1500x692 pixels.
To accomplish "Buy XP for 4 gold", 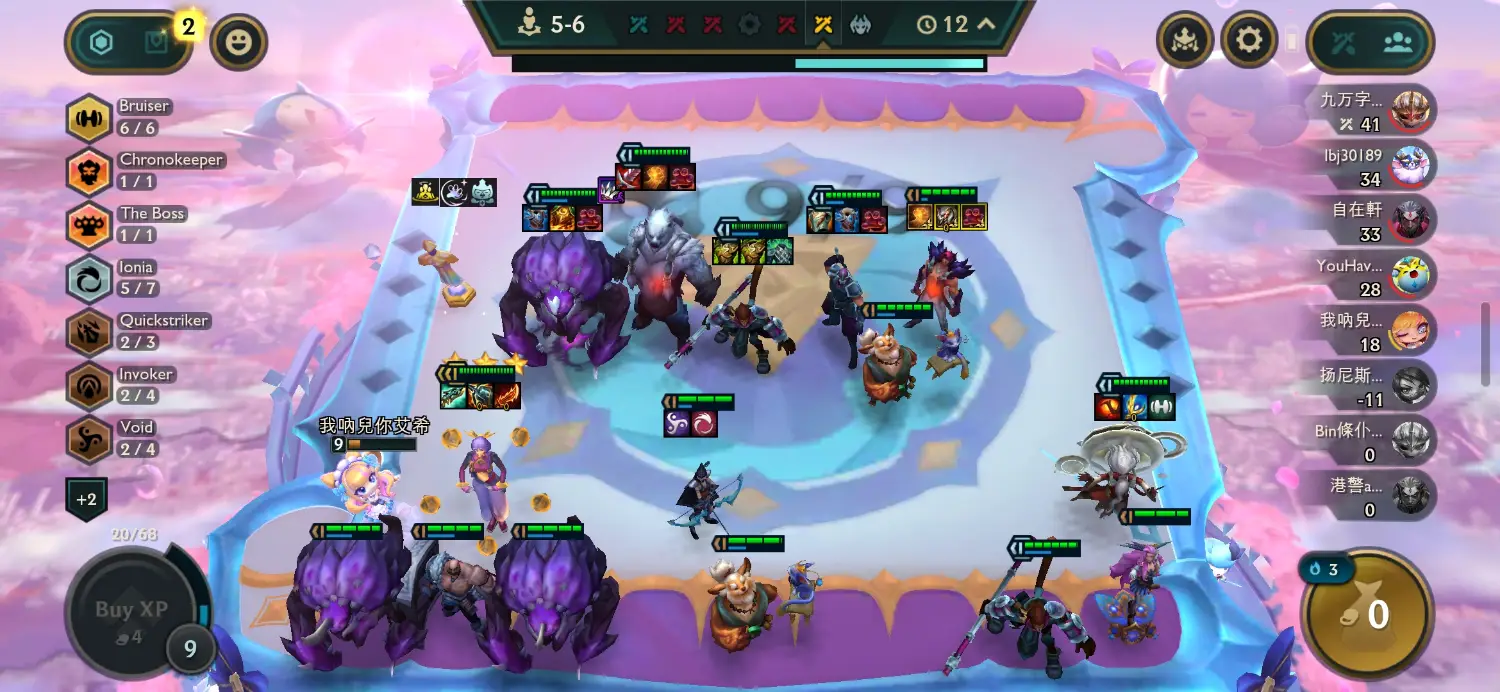I will coord(131,610).
